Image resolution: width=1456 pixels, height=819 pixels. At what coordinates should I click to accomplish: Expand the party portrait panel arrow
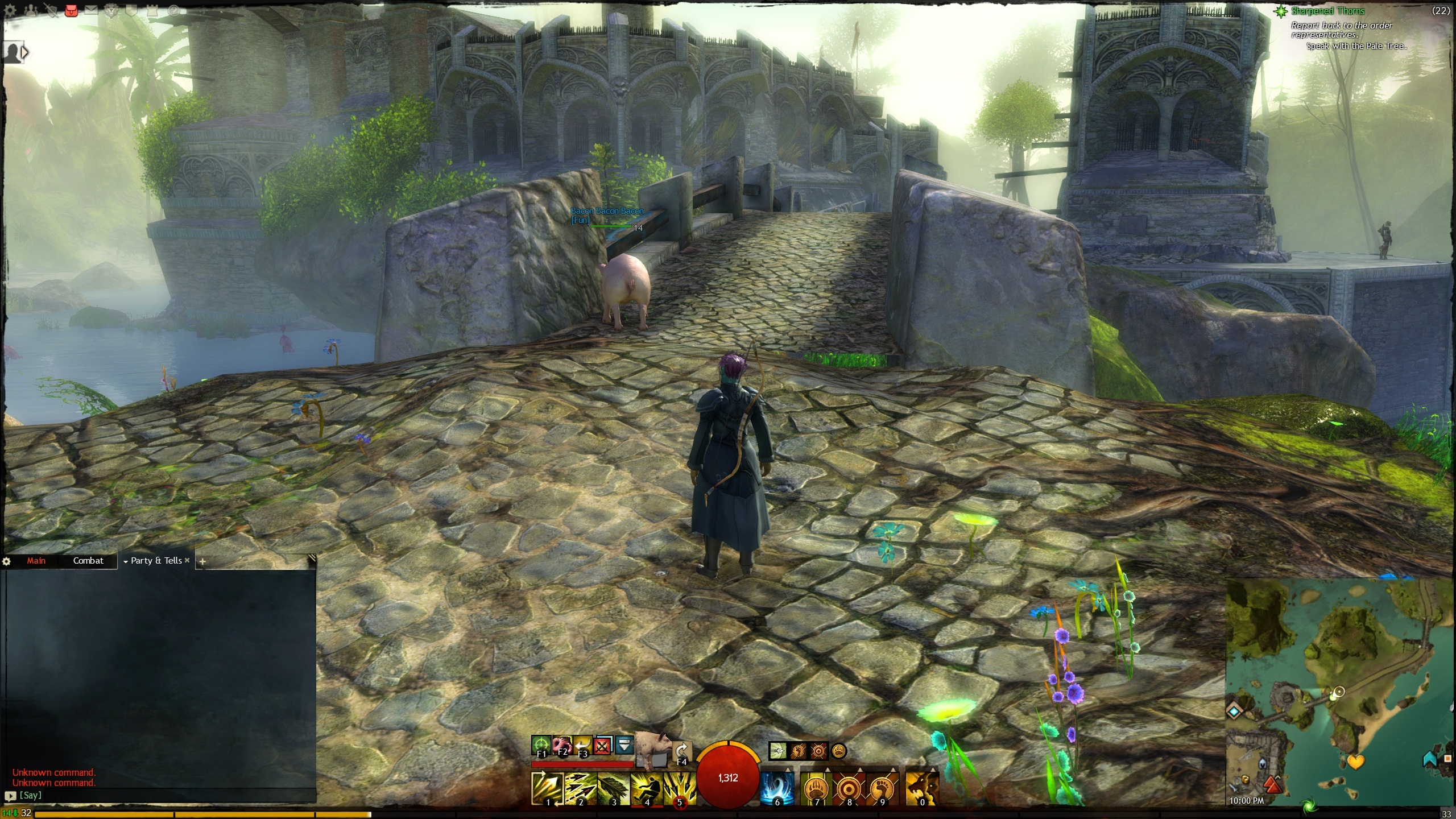click(x=24, y=53)
